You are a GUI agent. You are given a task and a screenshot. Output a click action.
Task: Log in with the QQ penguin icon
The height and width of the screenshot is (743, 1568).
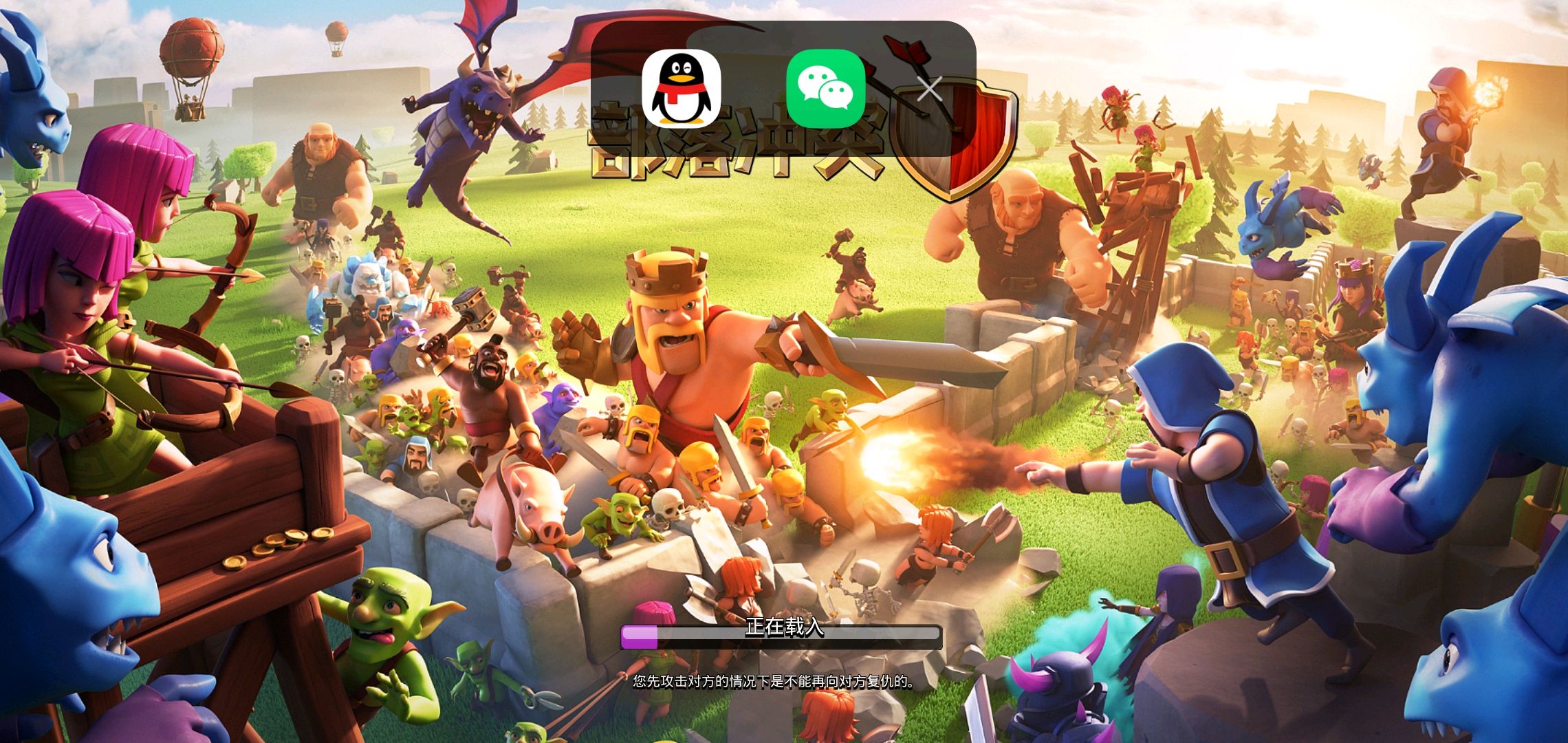682,89
